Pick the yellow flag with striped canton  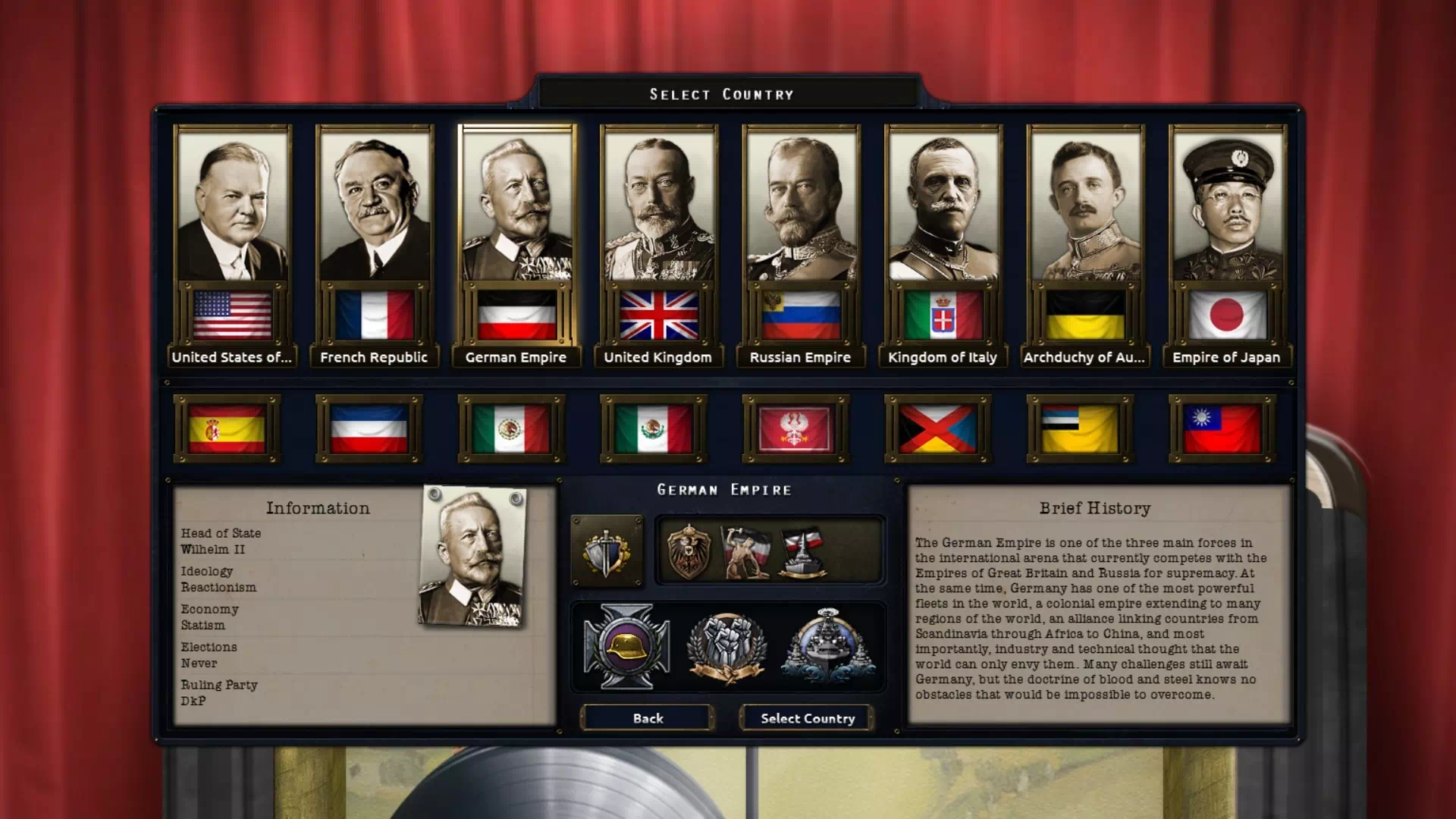pos(1080,428)
